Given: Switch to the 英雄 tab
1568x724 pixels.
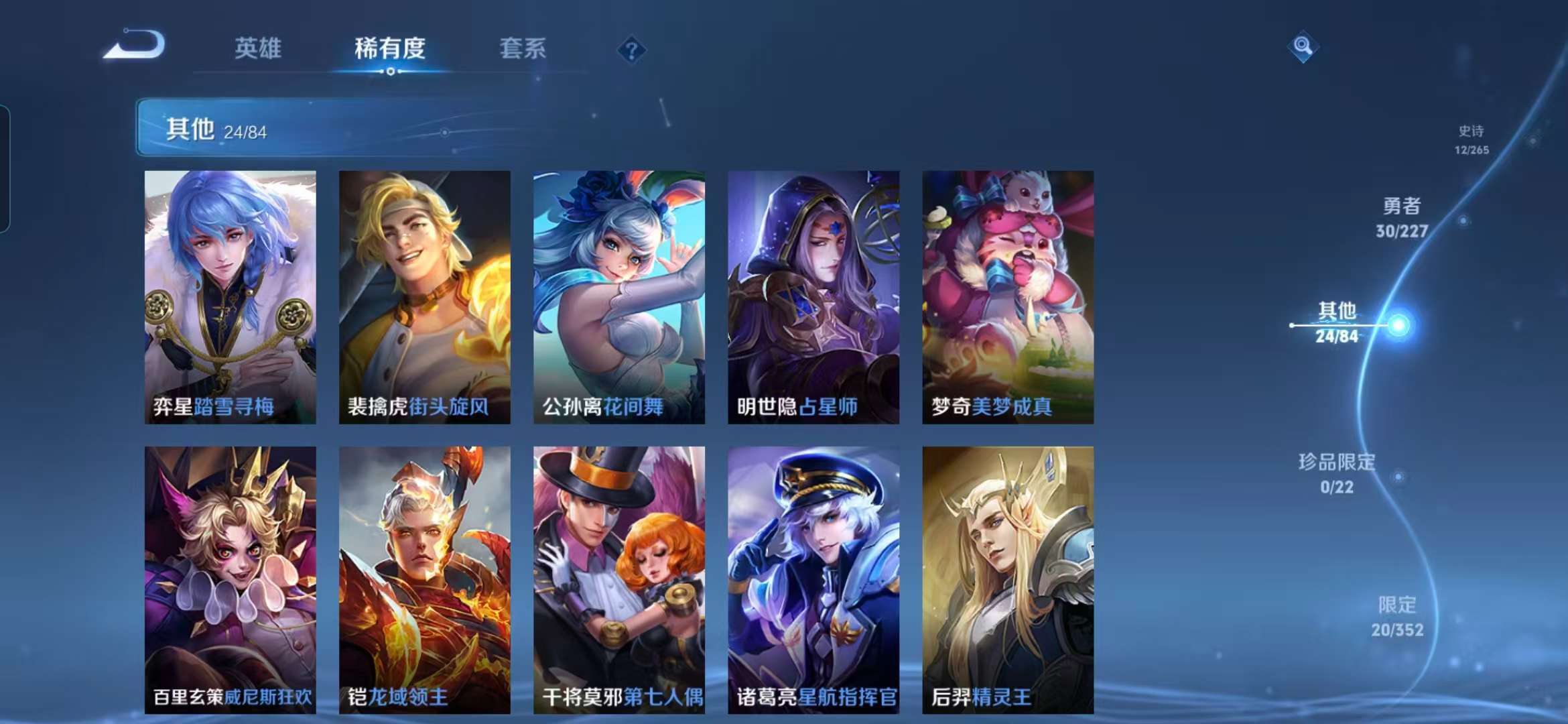Looking at the screenshot, I should tap(258, 48).
